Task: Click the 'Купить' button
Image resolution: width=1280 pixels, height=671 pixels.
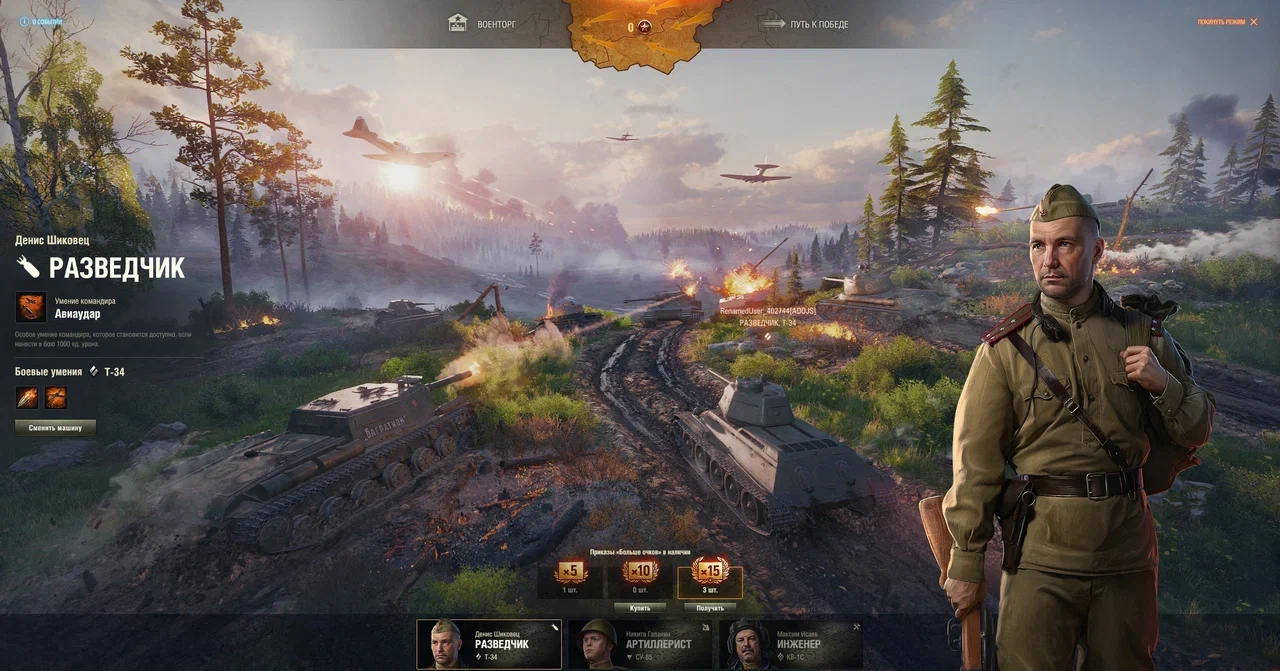Action: point(640,607)
